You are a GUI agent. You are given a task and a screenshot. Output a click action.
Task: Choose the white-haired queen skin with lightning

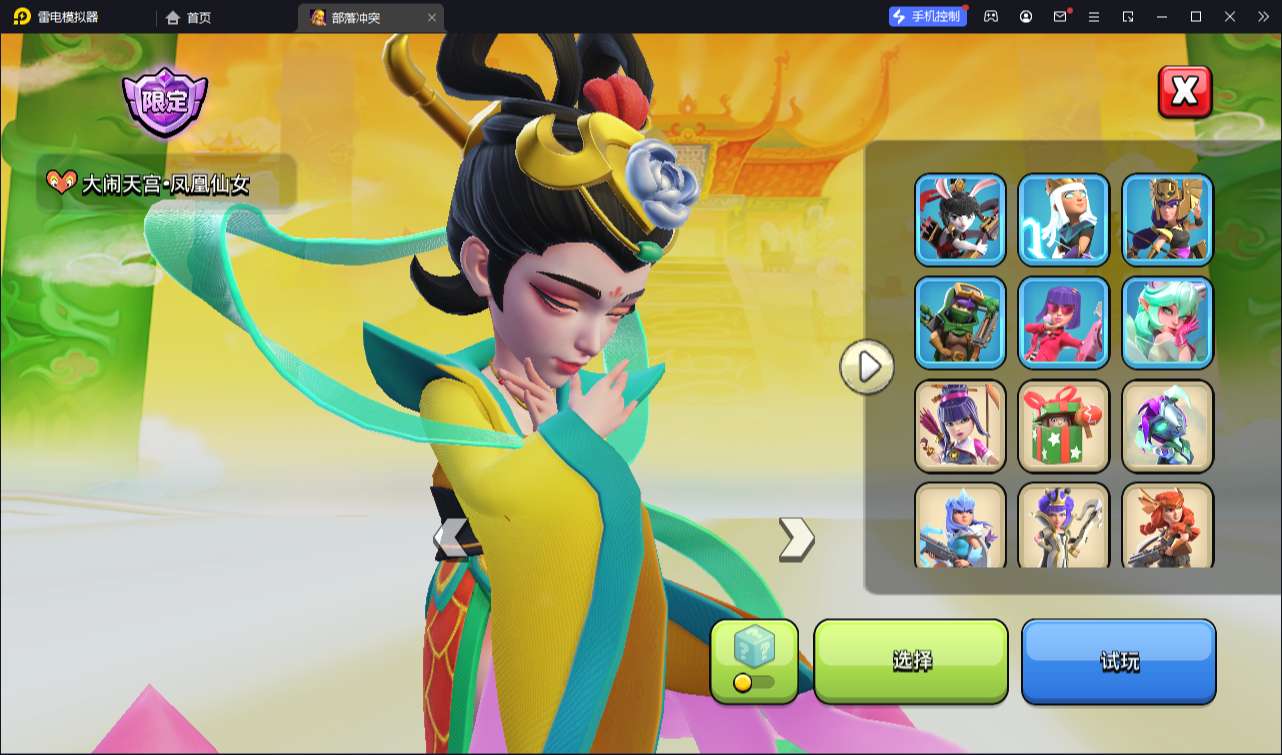(1063, 219)
